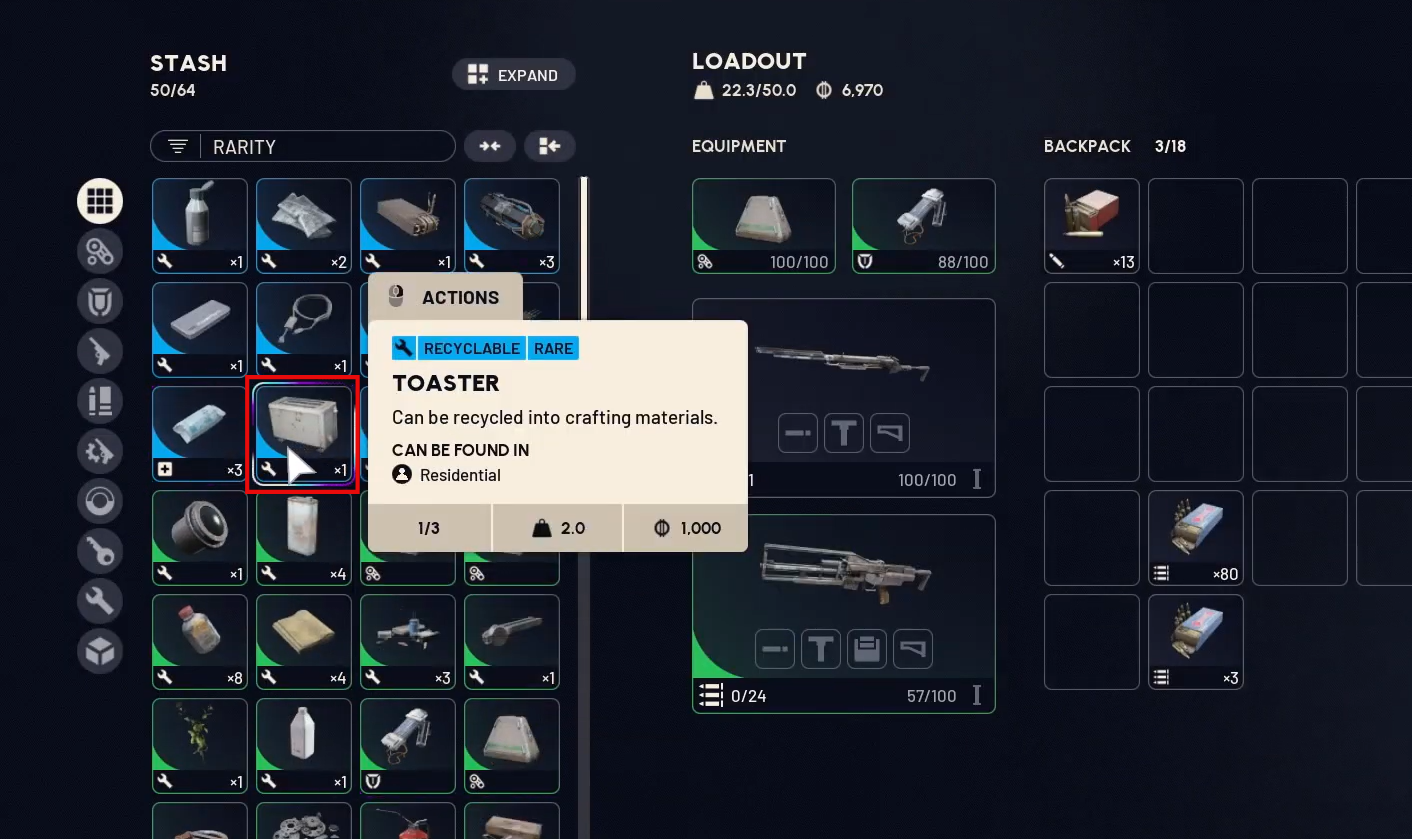The image size is (1412, 839).
Task: Open the ACTIONS tab on tooltip
Action: 445,297
